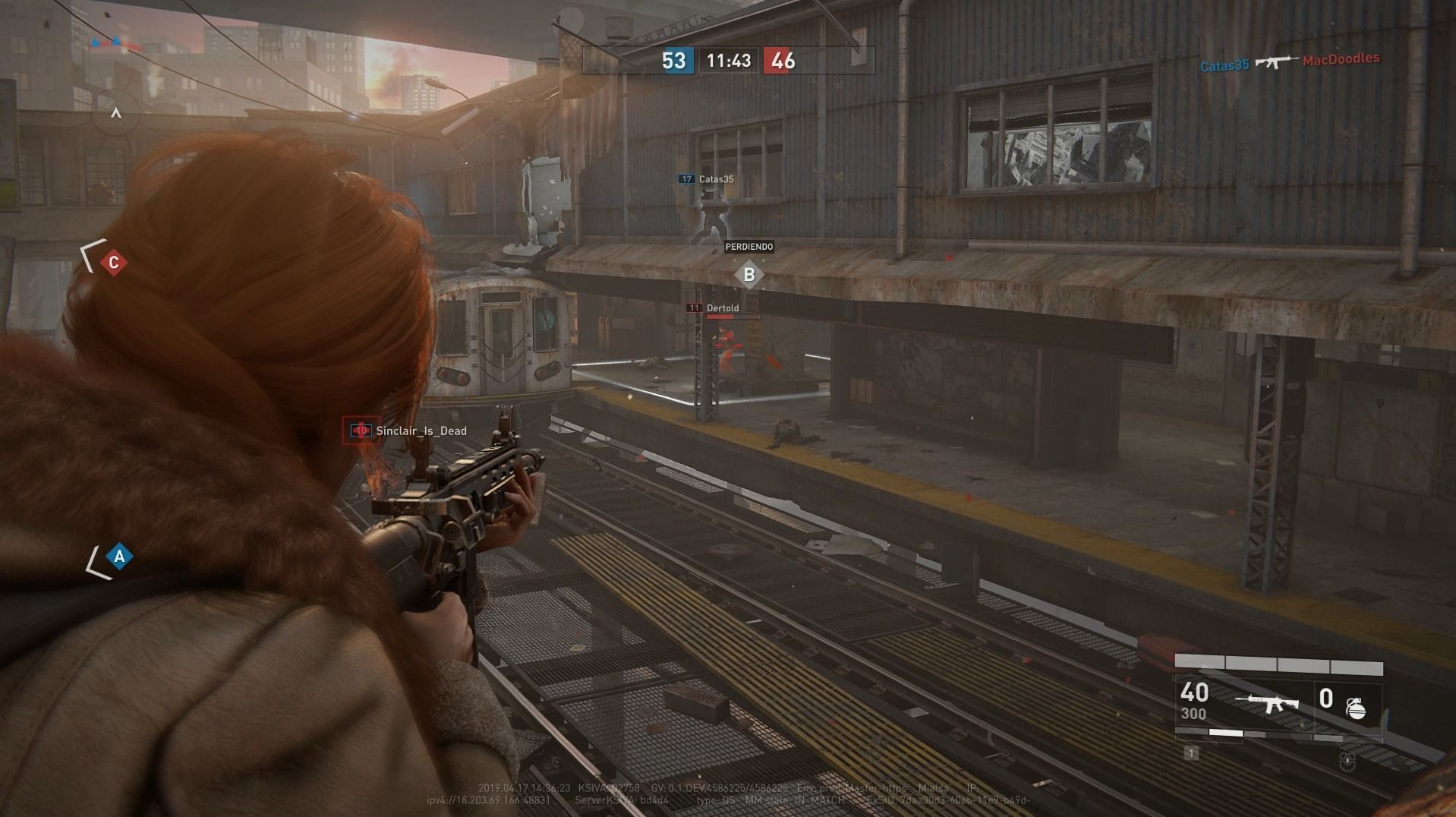
Task: Click the Catas35 teammate name tag
Action: coord(715,179)
